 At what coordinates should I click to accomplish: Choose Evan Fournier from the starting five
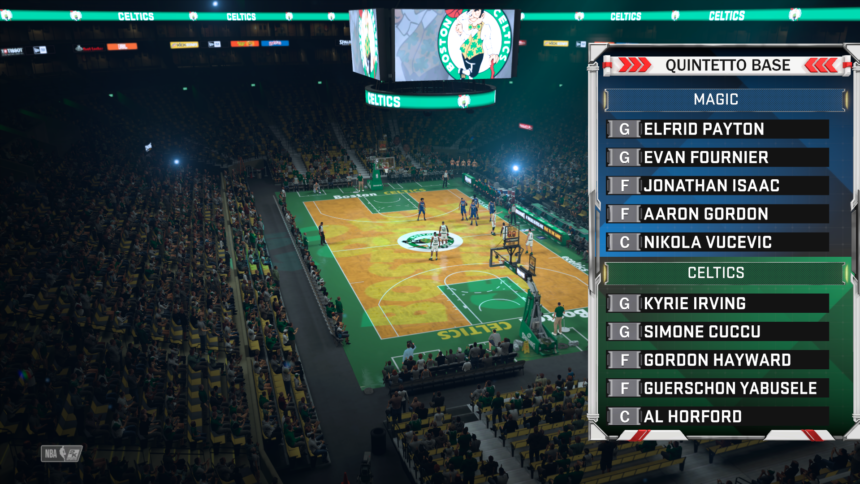[x=718, y=157]
